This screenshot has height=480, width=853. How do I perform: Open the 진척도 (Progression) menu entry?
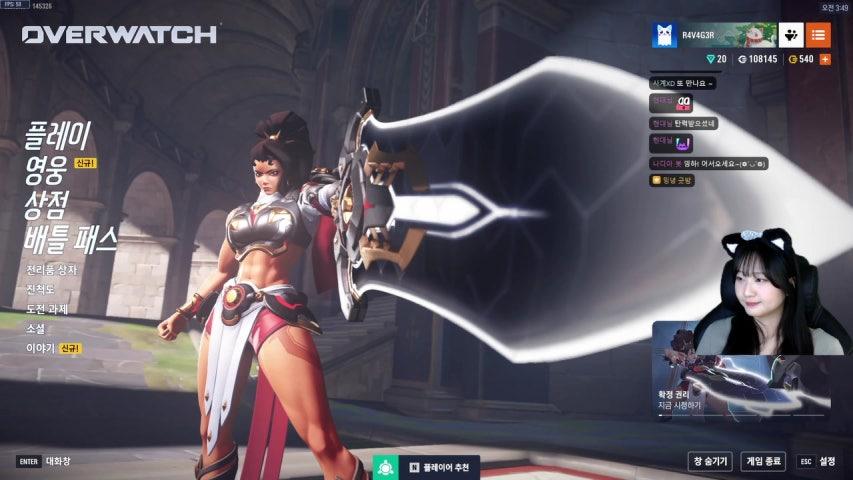coord(41,290)
